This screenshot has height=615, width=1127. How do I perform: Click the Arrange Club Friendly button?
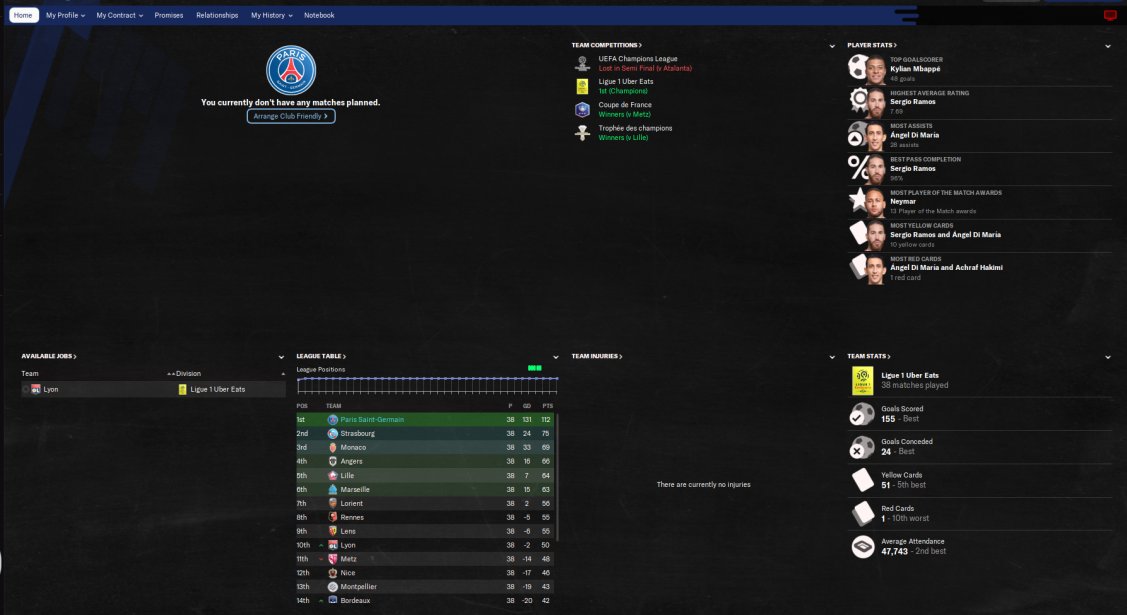pyautogui.click(x=291, y=116)
